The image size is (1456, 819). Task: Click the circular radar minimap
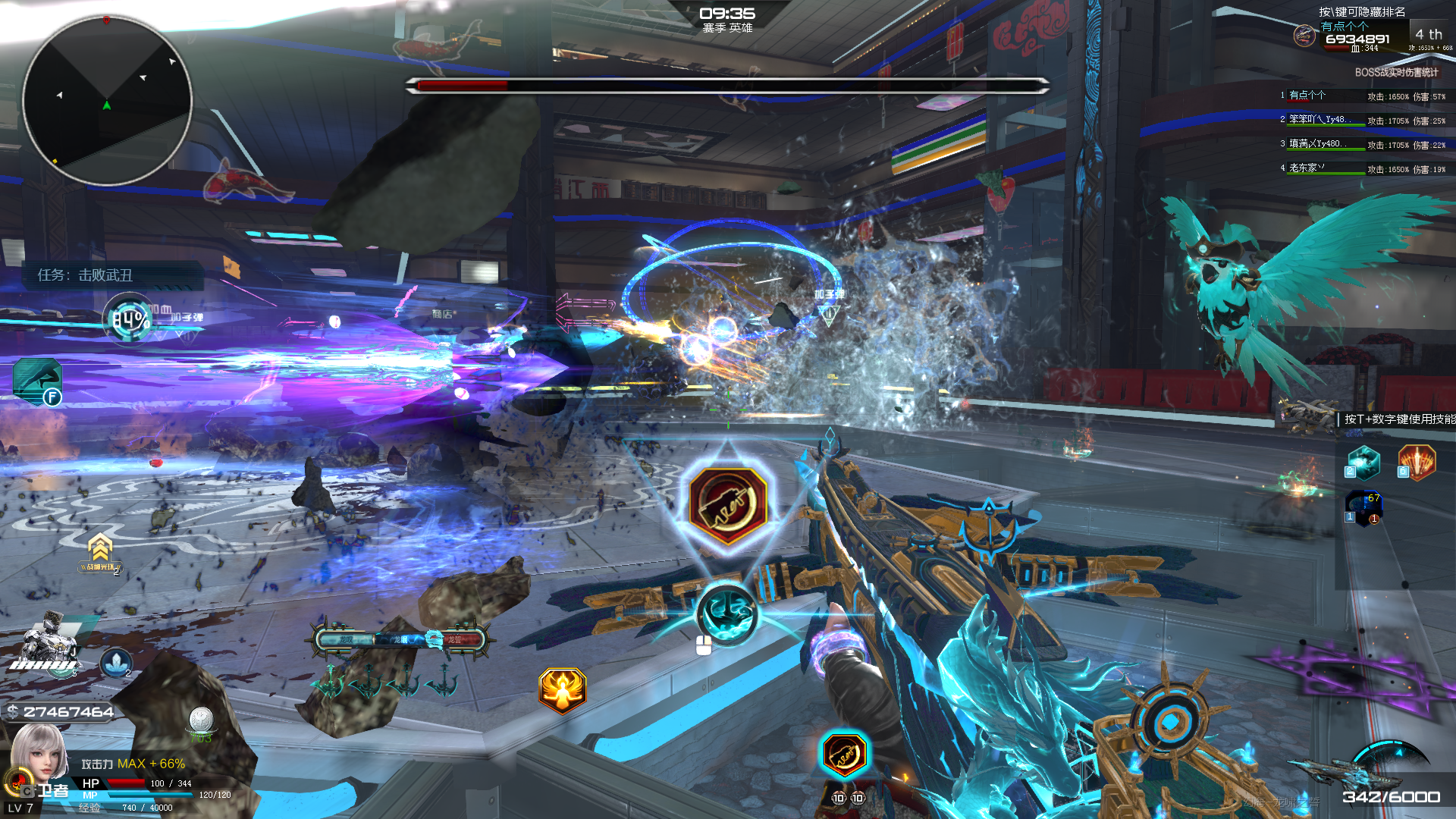[107, 100]
